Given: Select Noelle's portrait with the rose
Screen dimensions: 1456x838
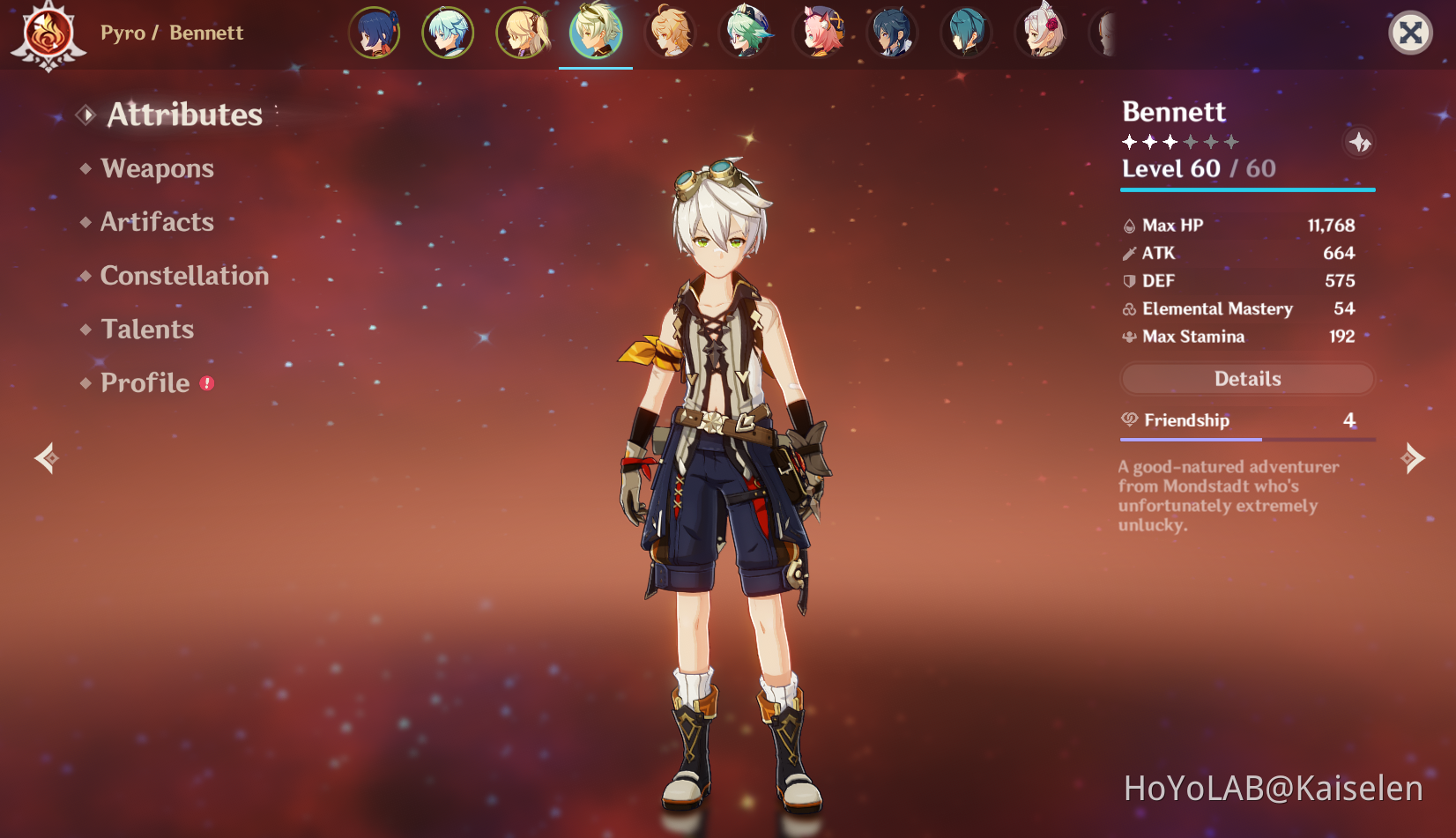Looking at the screenshot, I should 1042,33.
